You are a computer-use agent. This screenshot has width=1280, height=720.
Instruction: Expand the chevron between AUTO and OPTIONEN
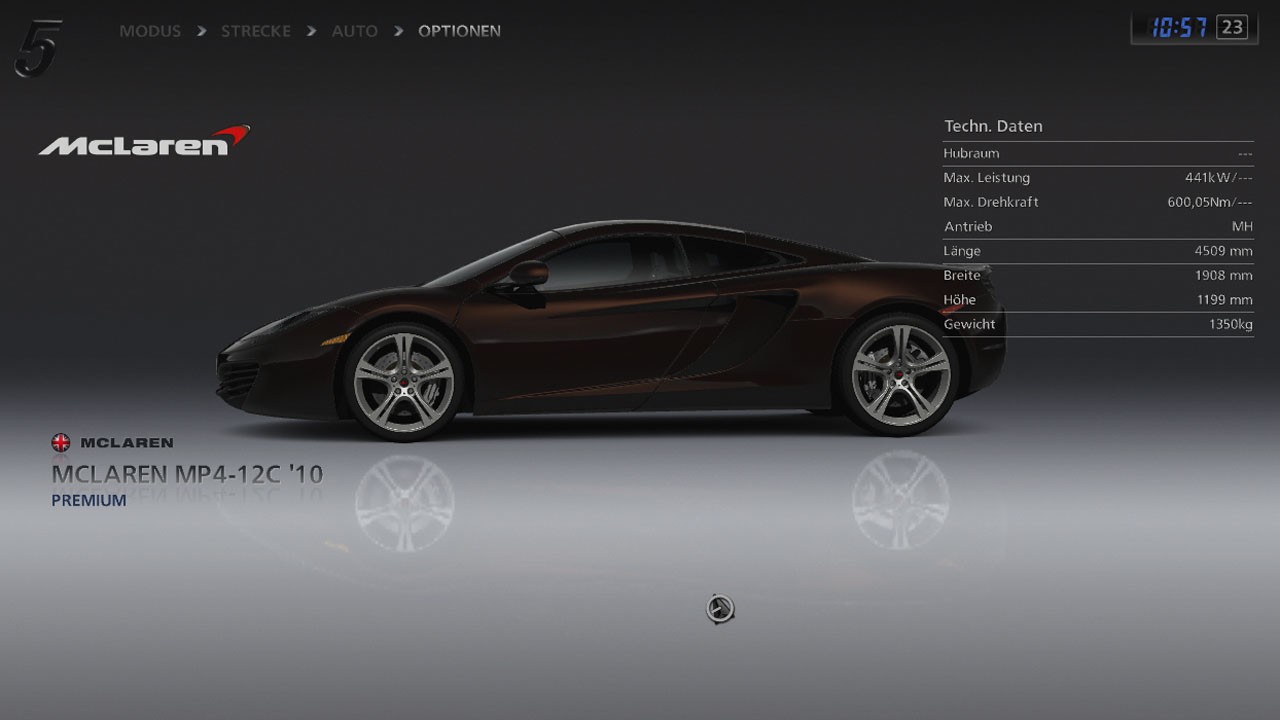tap(398, 31)
